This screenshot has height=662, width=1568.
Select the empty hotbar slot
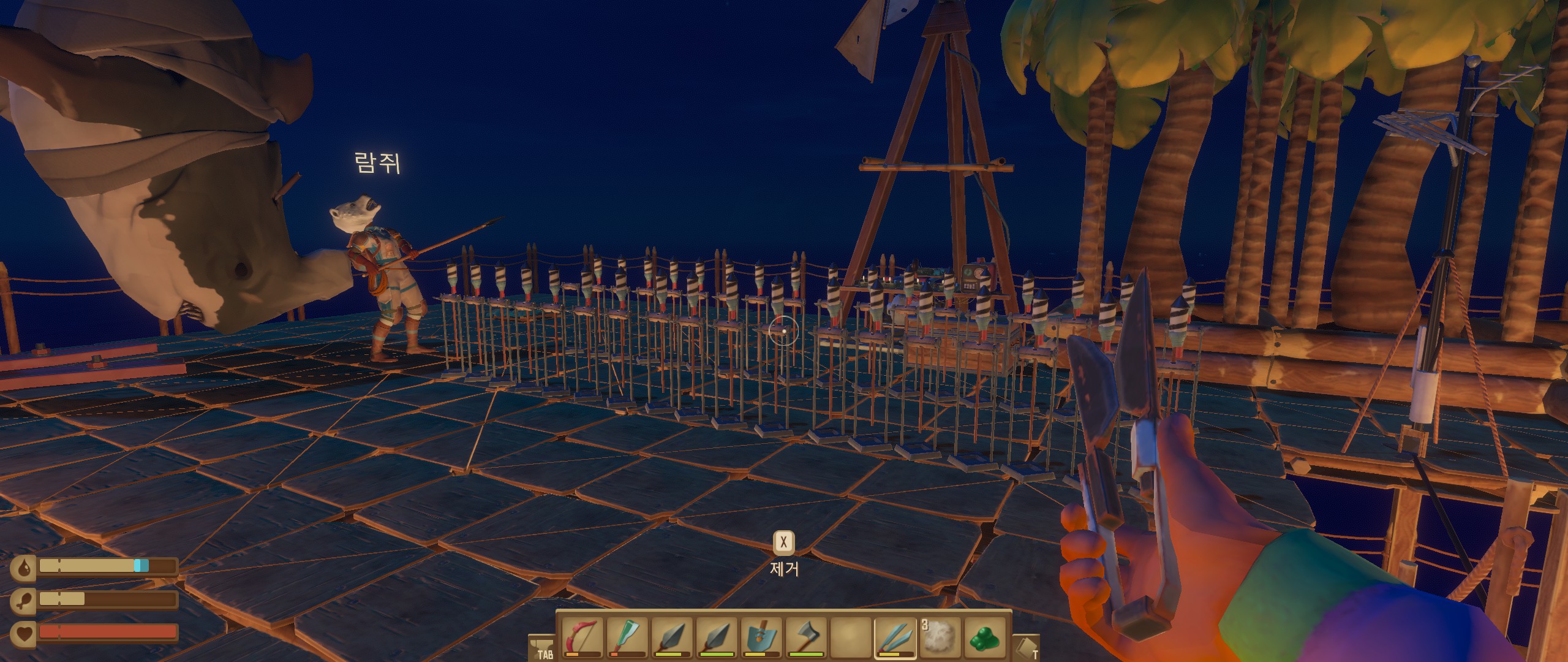[850, 637]
